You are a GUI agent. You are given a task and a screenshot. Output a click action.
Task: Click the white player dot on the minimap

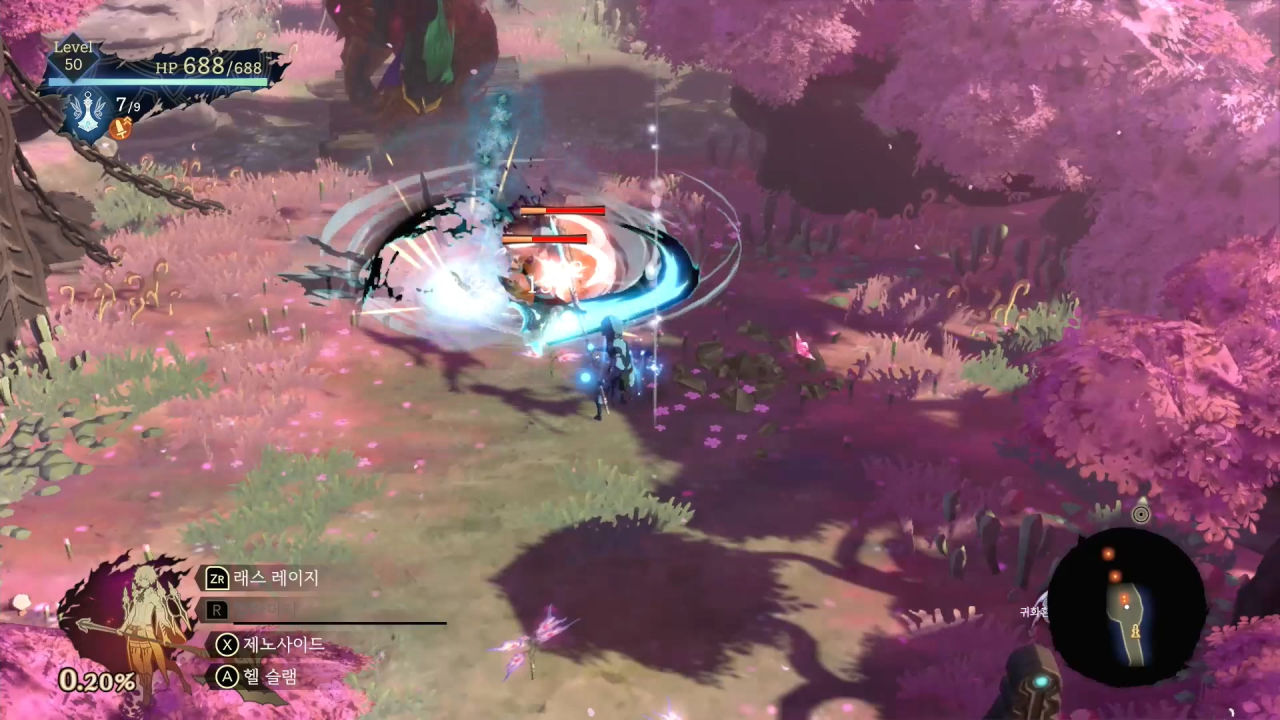(1127, 607)
